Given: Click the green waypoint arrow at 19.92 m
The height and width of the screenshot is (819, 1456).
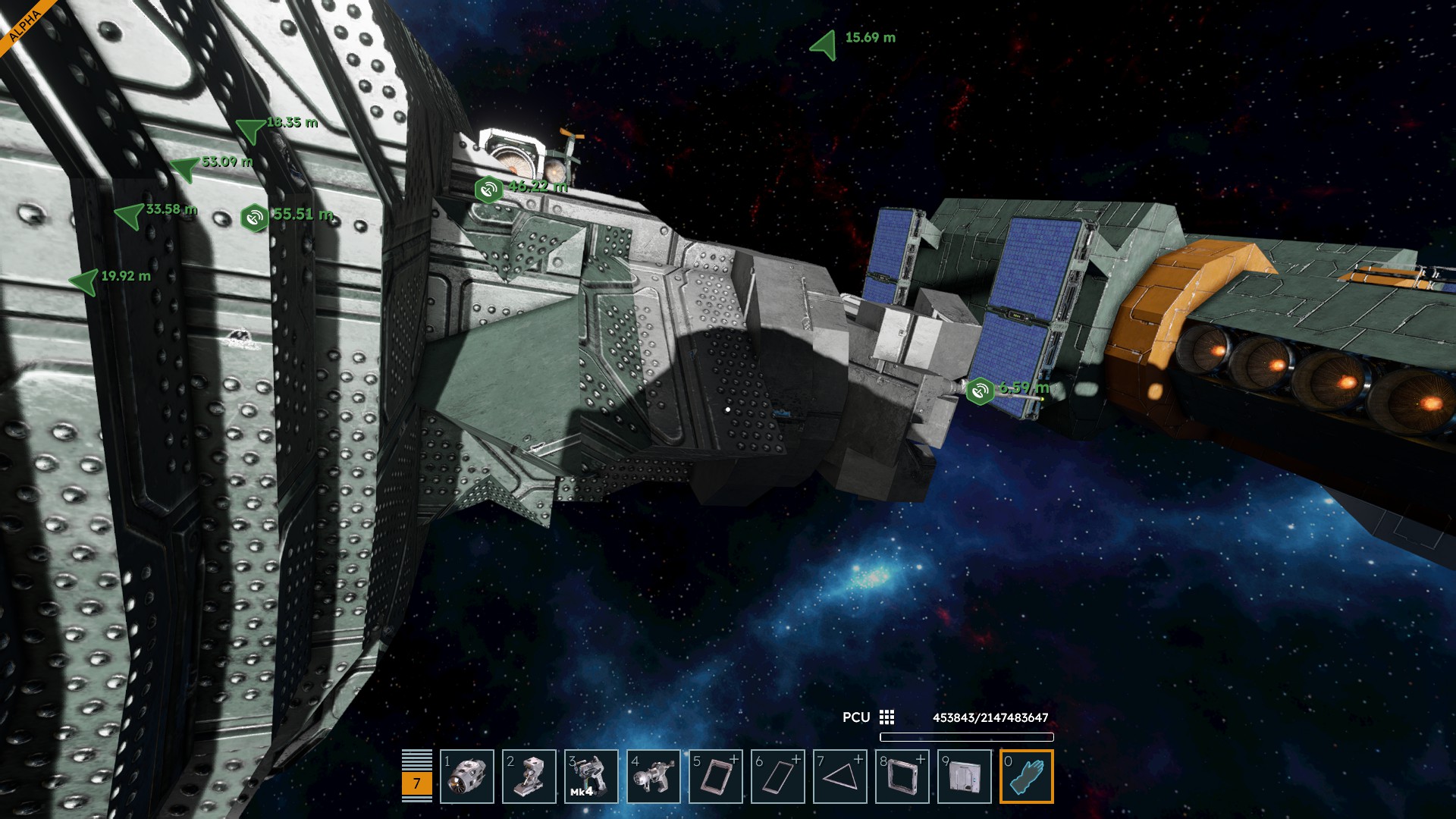Looking at the screenshot, I should 85,281.
